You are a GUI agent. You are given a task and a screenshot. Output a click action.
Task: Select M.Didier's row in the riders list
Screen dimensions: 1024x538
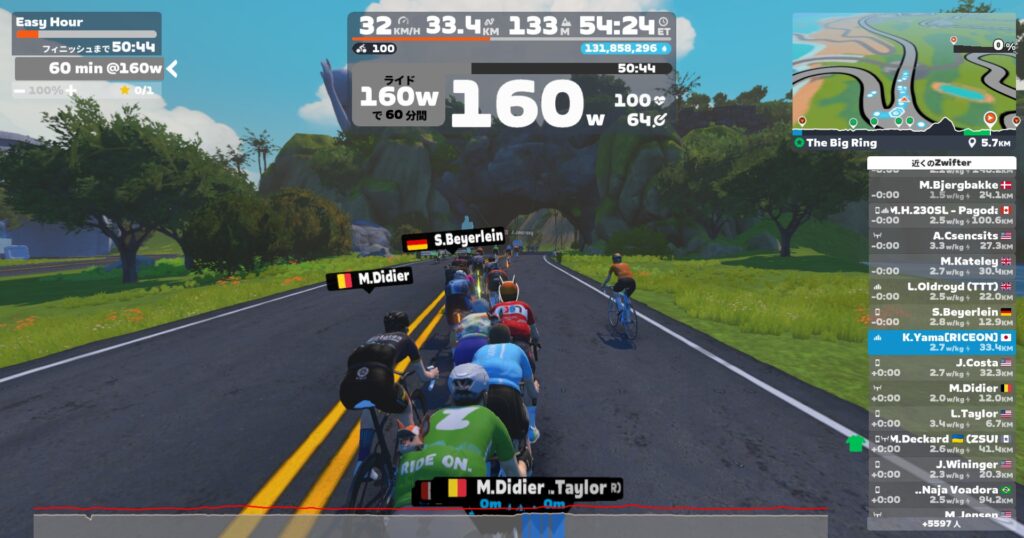click(x=941, y=393)
